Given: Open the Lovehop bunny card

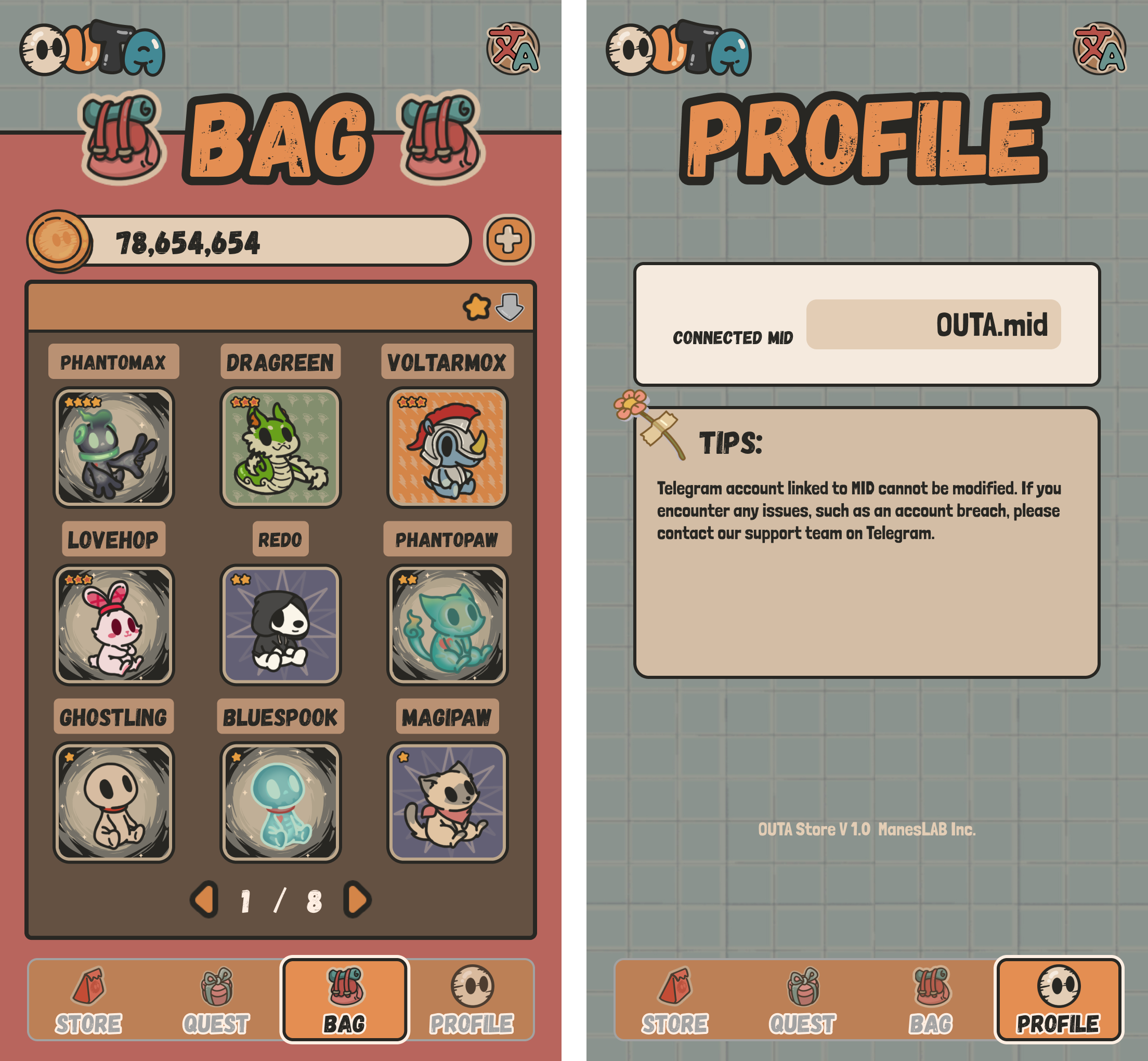Looking at the screenshot, I should pos(114,625).
